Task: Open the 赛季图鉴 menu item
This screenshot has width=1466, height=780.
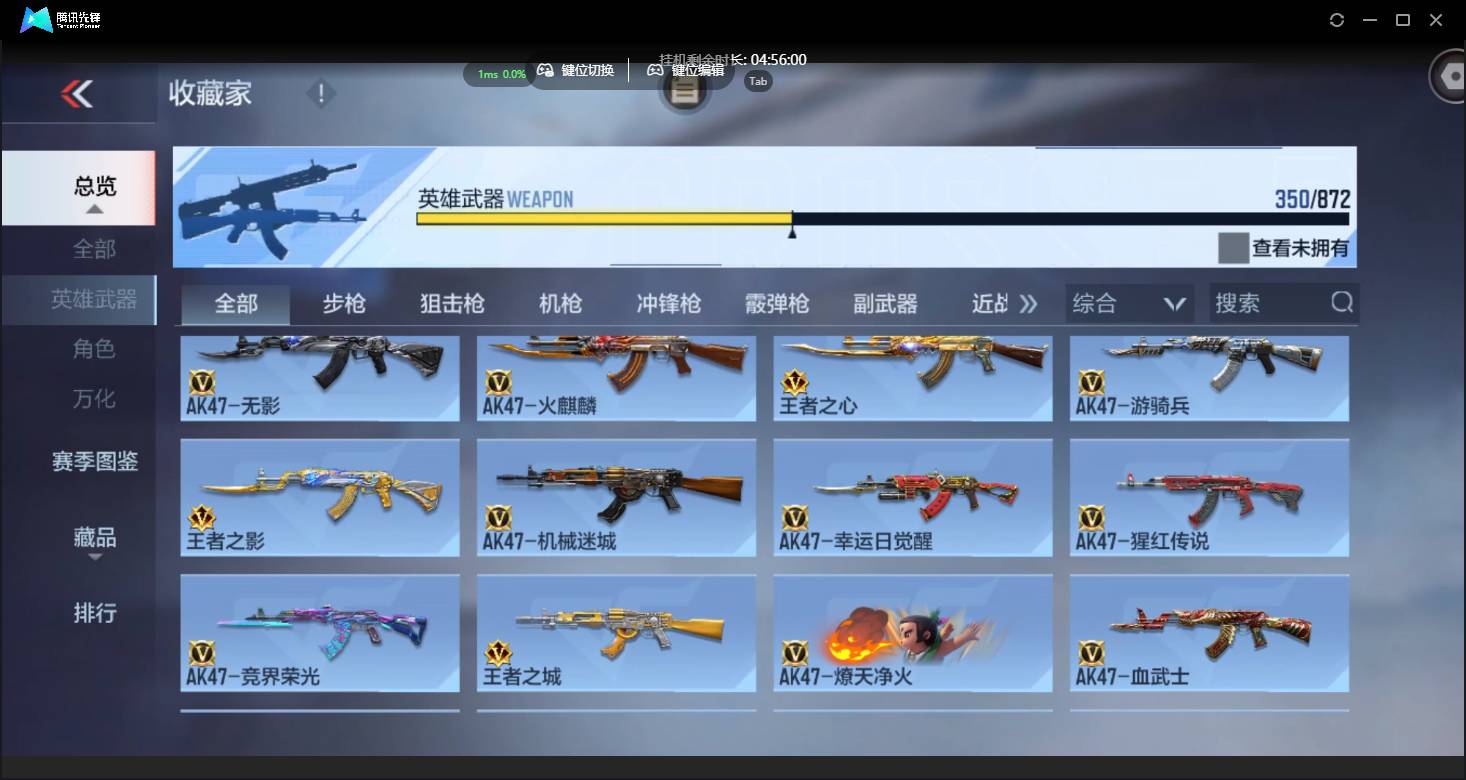Action: (95, 462)
